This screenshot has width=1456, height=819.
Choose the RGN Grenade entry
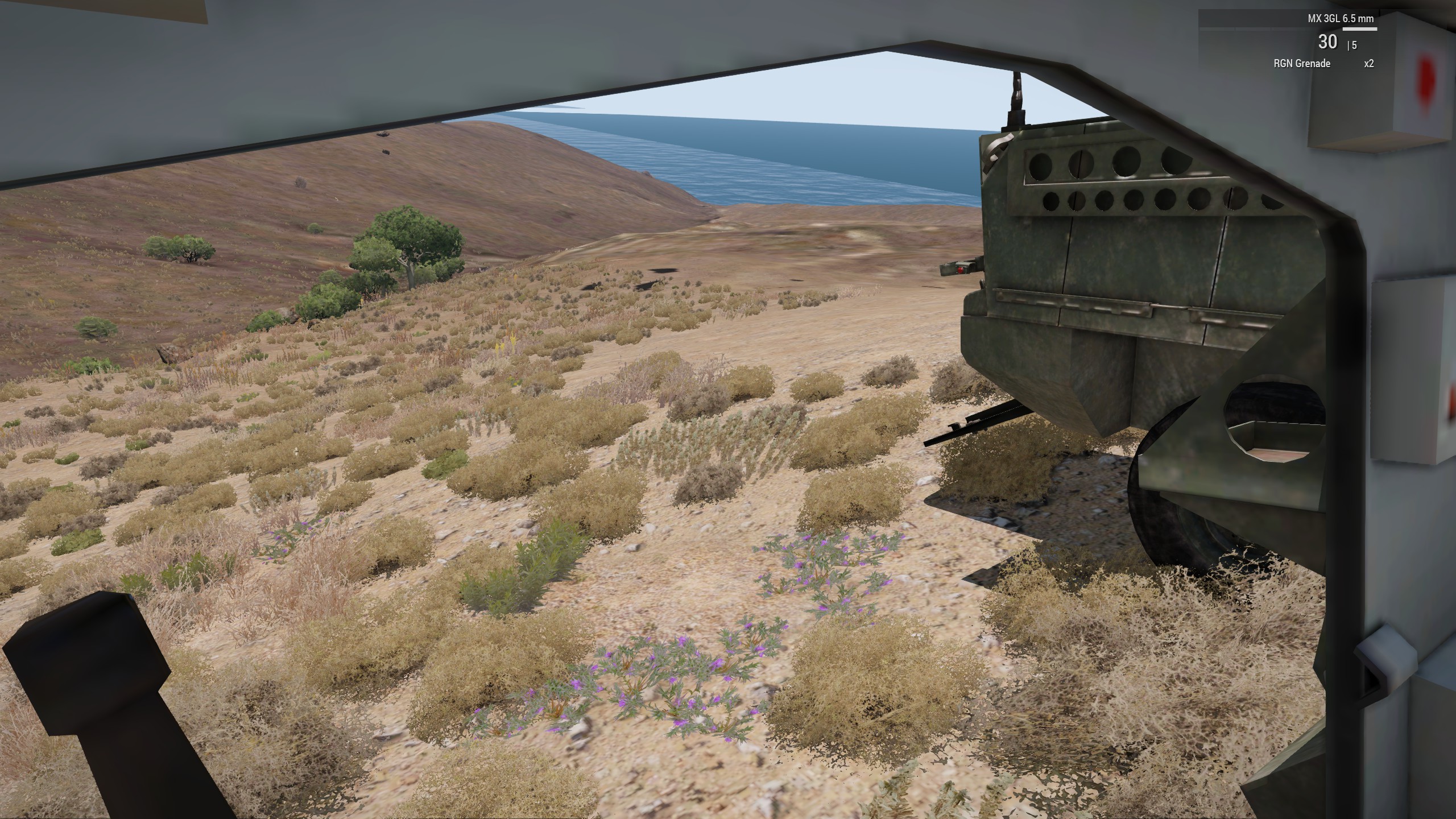(1302, 64)
